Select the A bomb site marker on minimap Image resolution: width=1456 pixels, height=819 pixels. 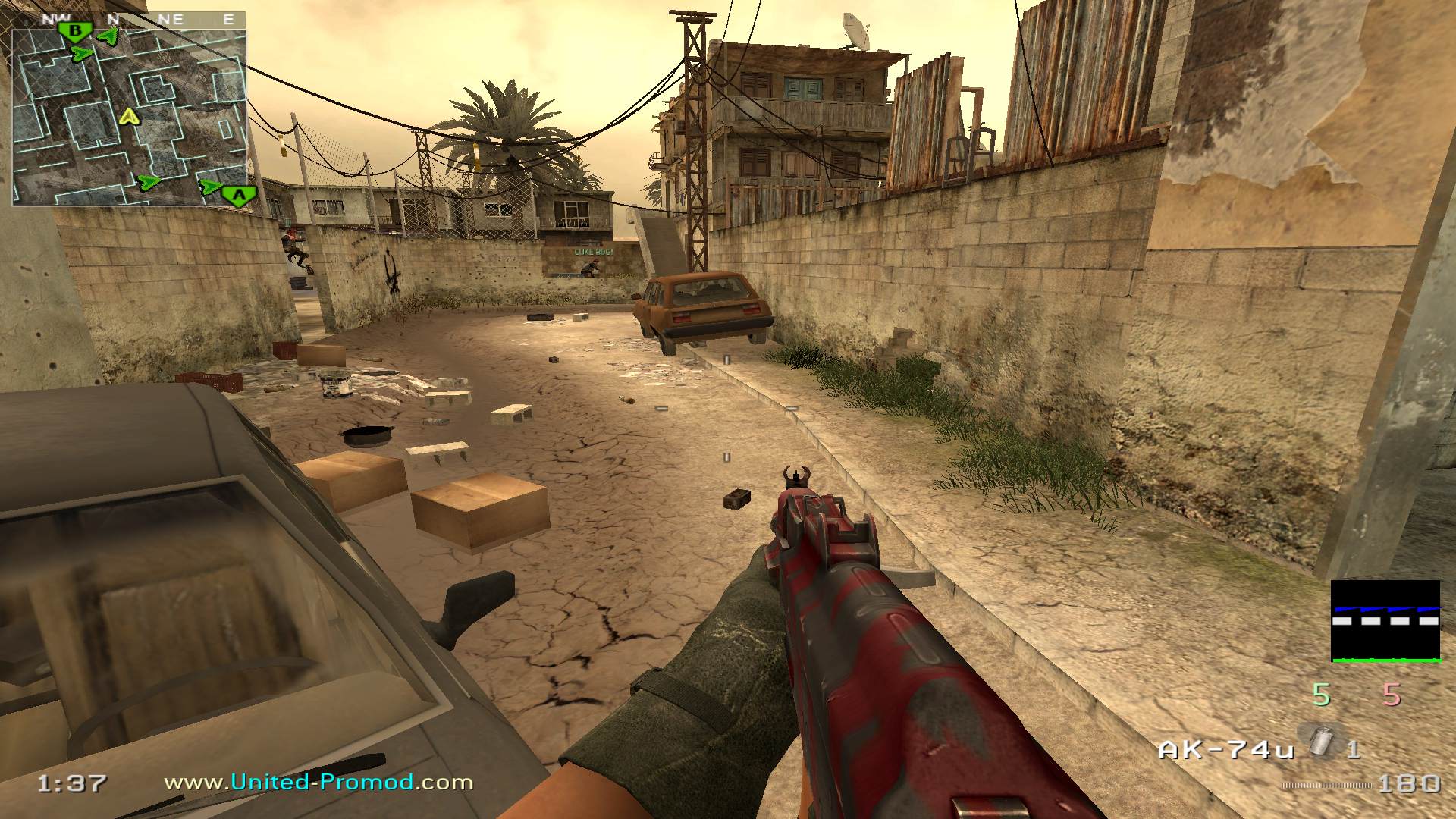(239, 196)
